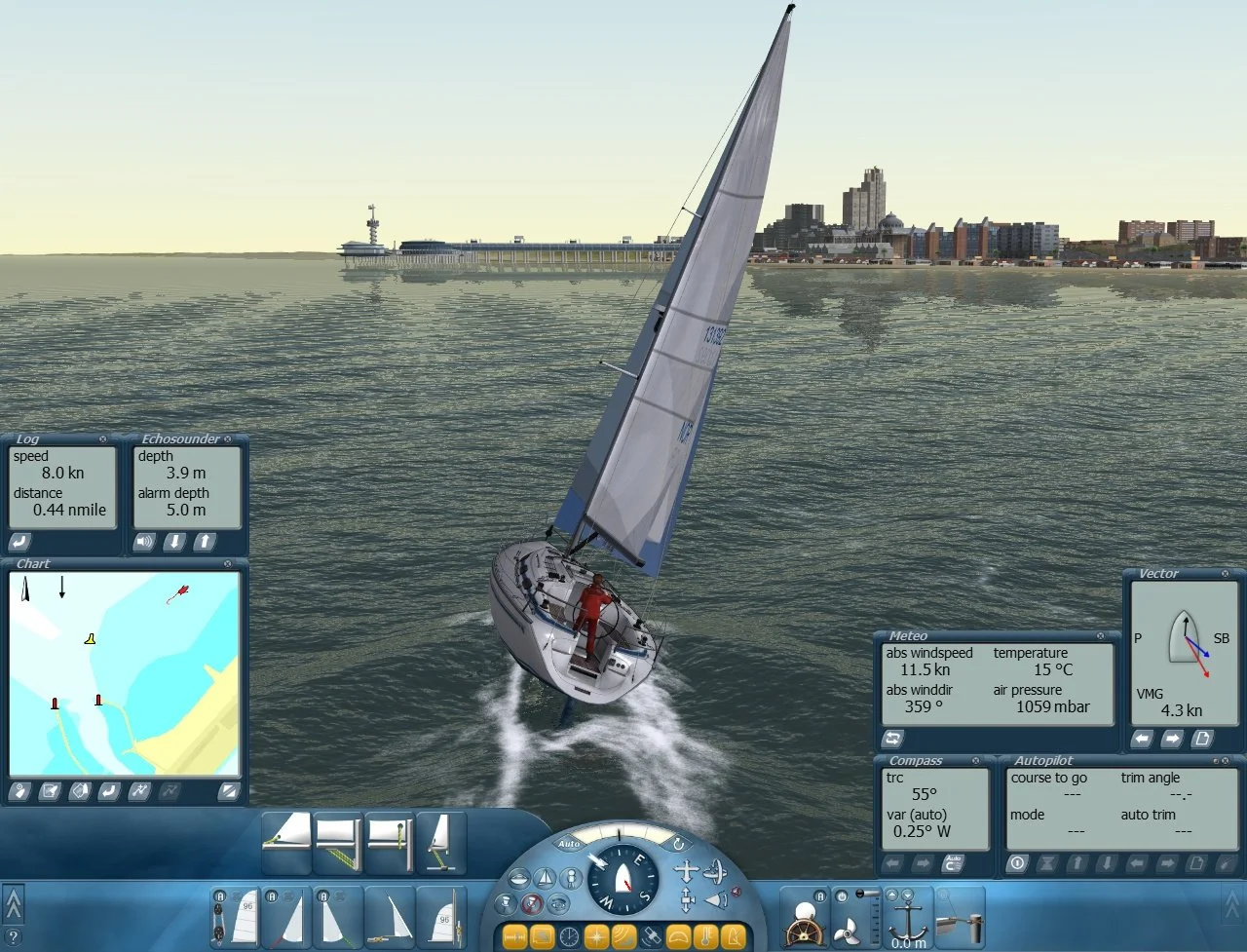Viewport: 1247px width, 952px height.
Task: Toggle the crossed-pin camera lock icon
Action: [532, 903]
